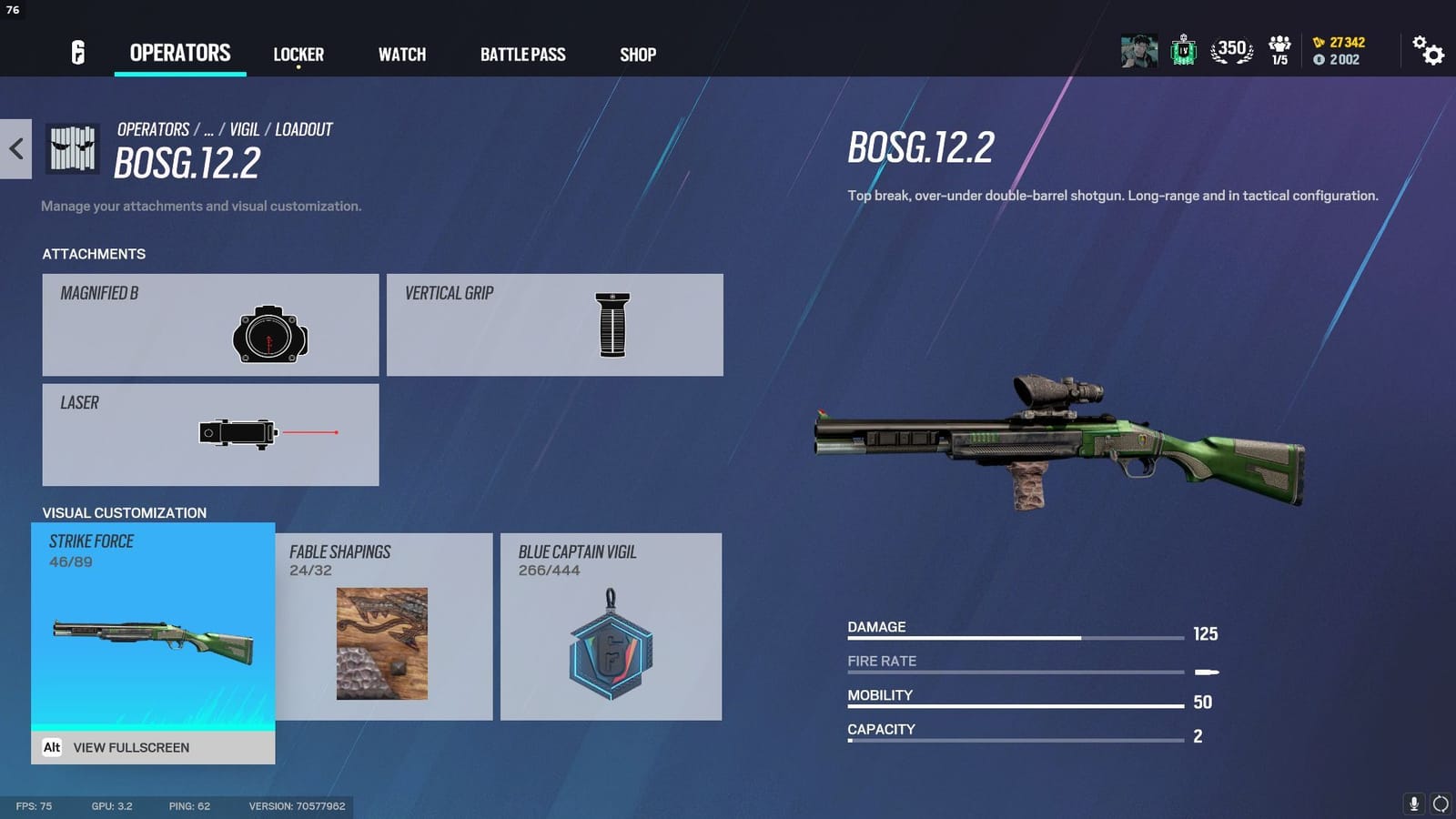
Task: Open the Rainbow Six siege logo home icon
Action: pyautogui.click(x=76, y=54)
